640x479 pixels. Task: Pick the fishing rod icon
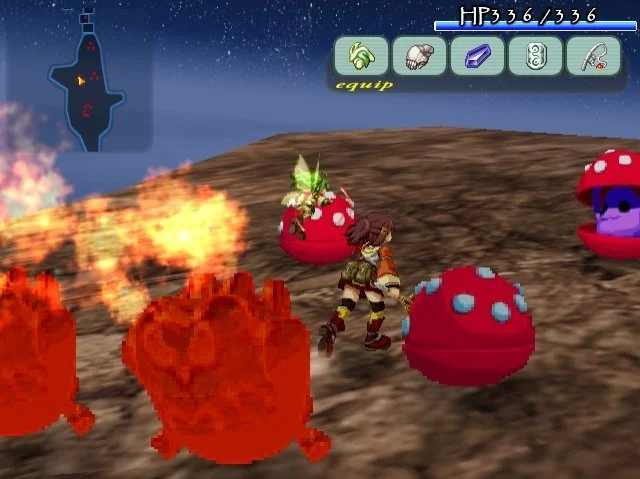tap(593, 57)
